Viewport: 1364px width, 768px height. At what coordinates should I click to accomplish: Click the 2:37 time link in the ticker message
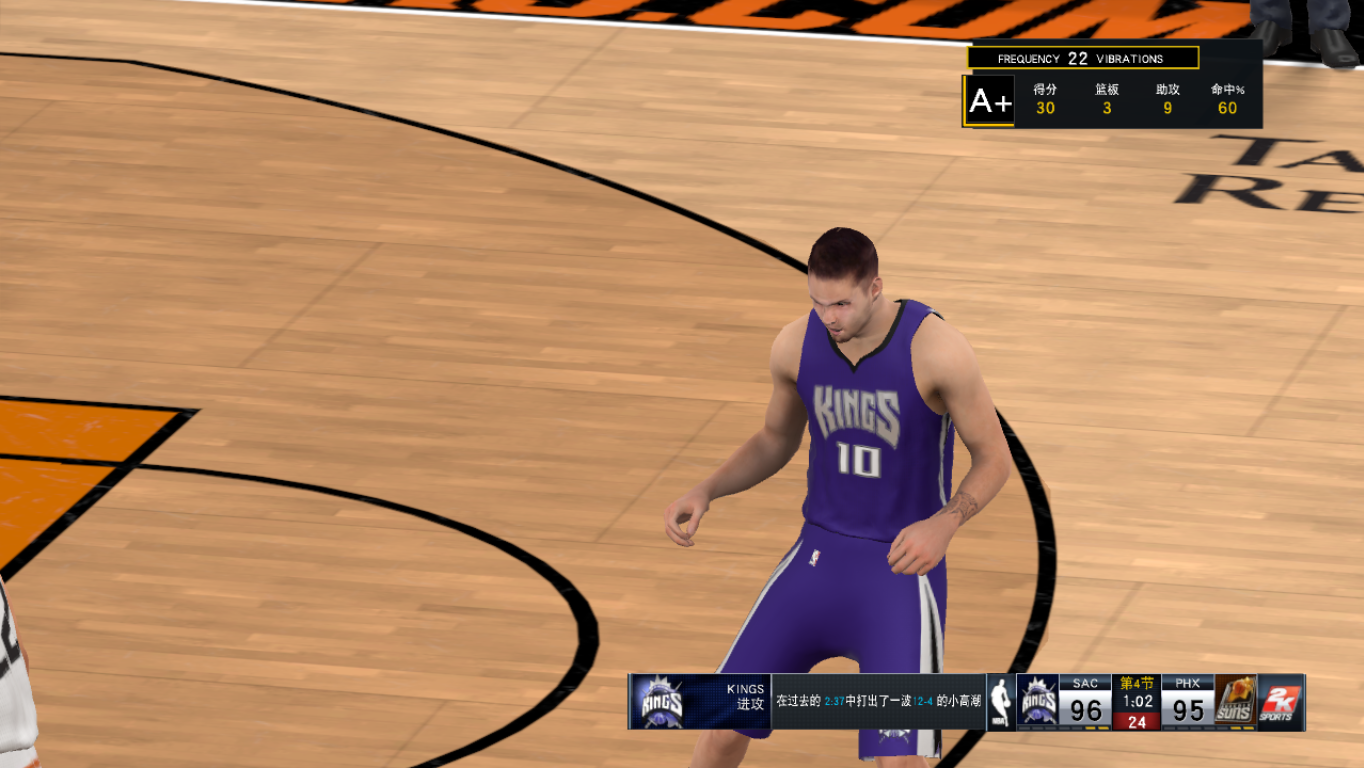coord(834,701)
